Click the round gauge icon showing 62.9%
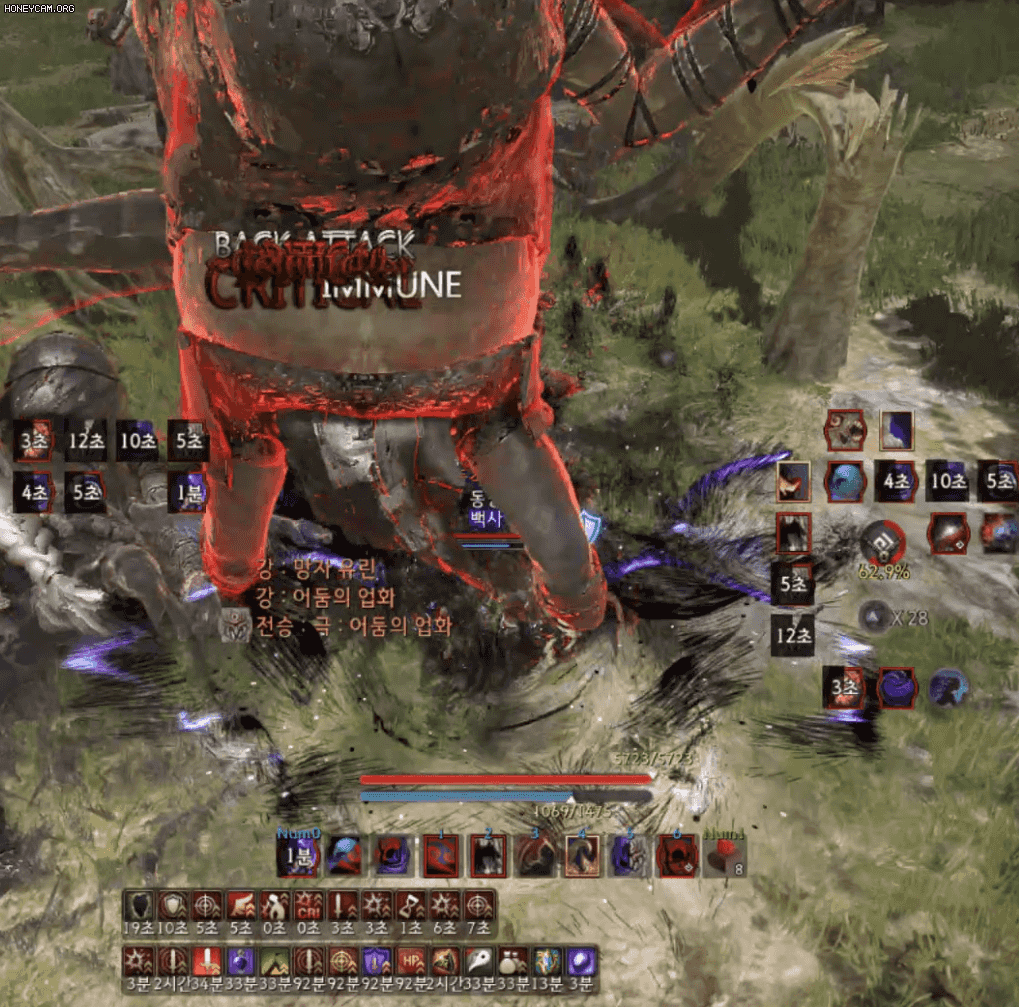The height and width of the screenshot is (1007, 1019). (x=883, y=541)
